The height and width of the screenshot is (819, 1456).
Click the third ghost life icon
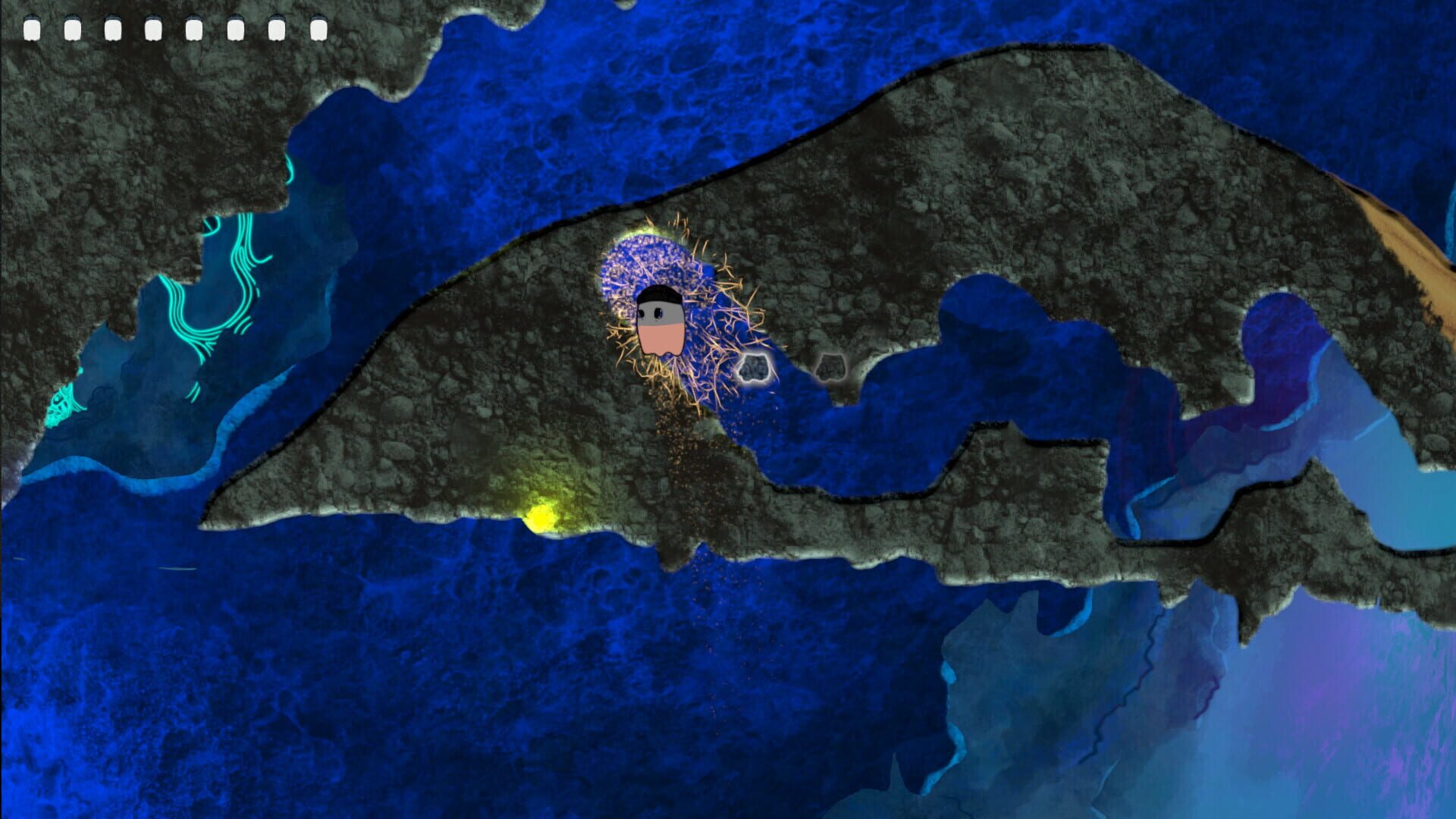coord(114,28)
